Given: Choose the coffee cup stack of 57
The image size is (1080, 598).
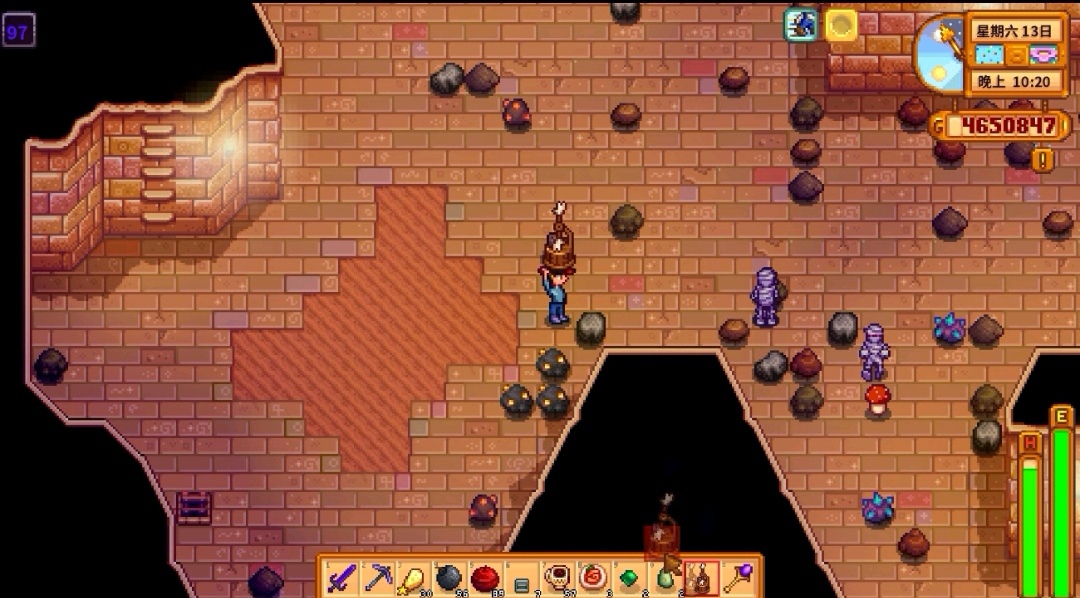Looking at the screenshot, I should click(x=556, y=577).
